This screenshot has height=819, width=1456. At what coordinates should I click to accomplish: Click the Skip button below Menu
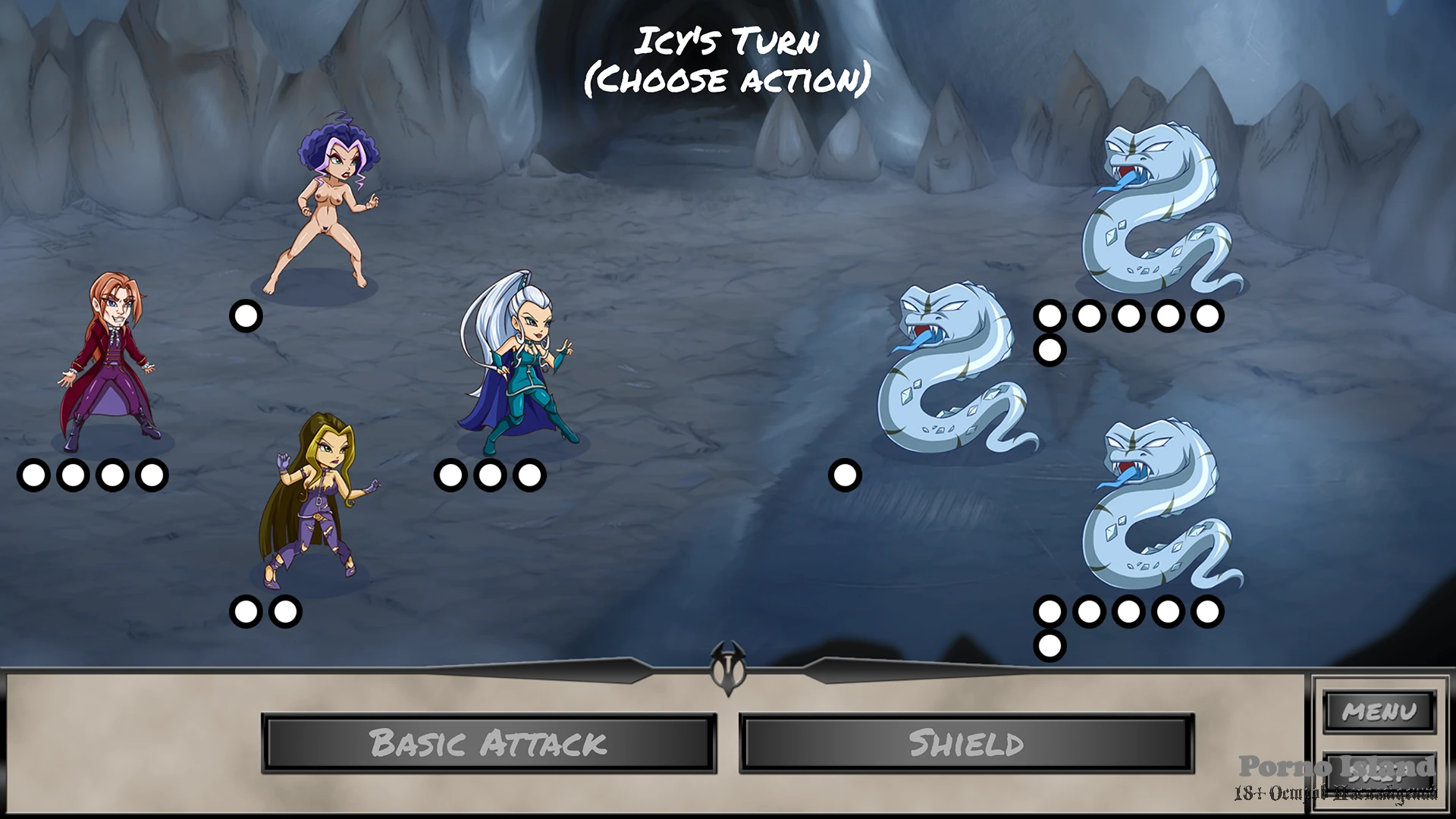1379,773
